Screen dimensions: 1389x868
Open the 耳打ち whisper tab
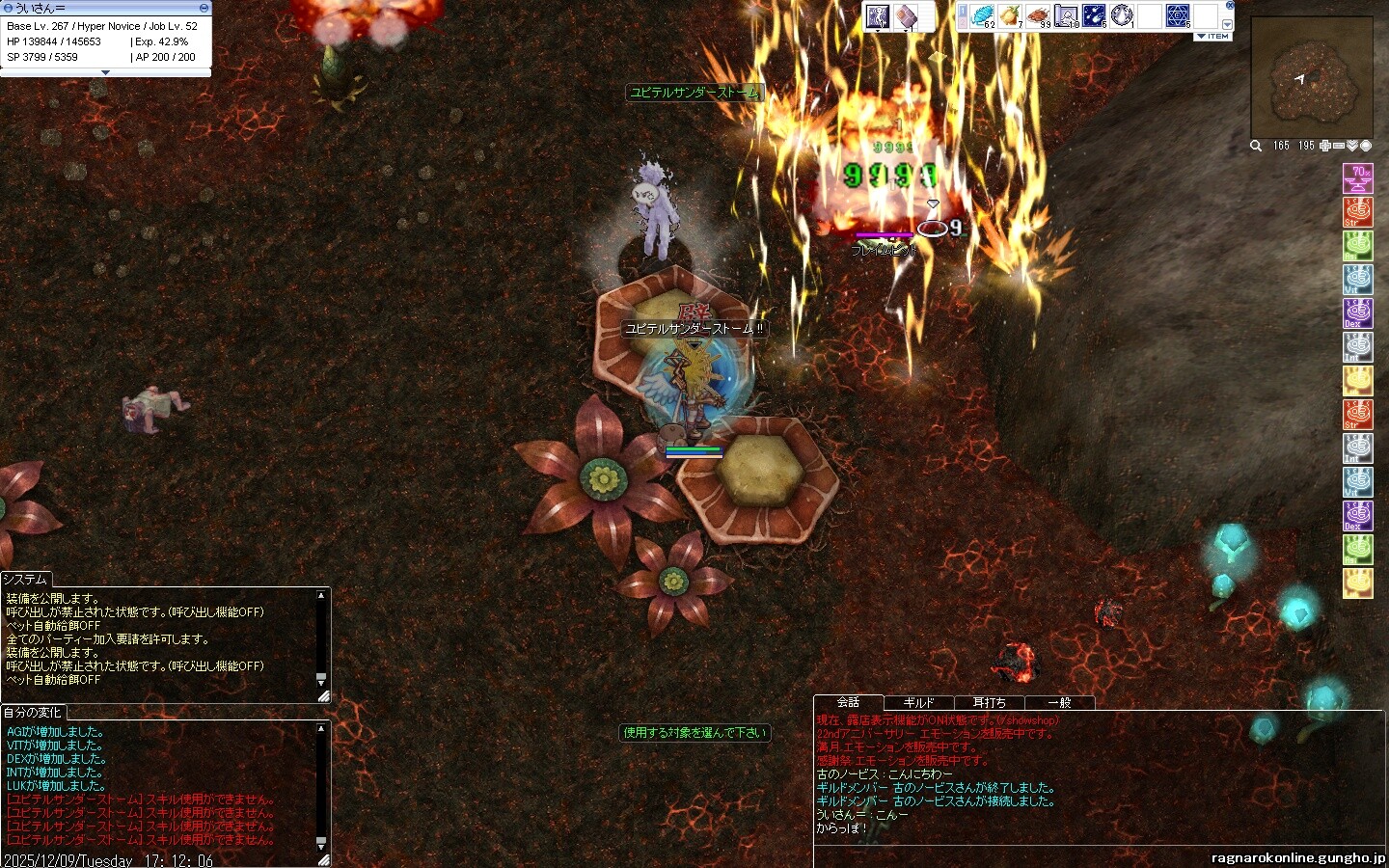coord(989,703)
